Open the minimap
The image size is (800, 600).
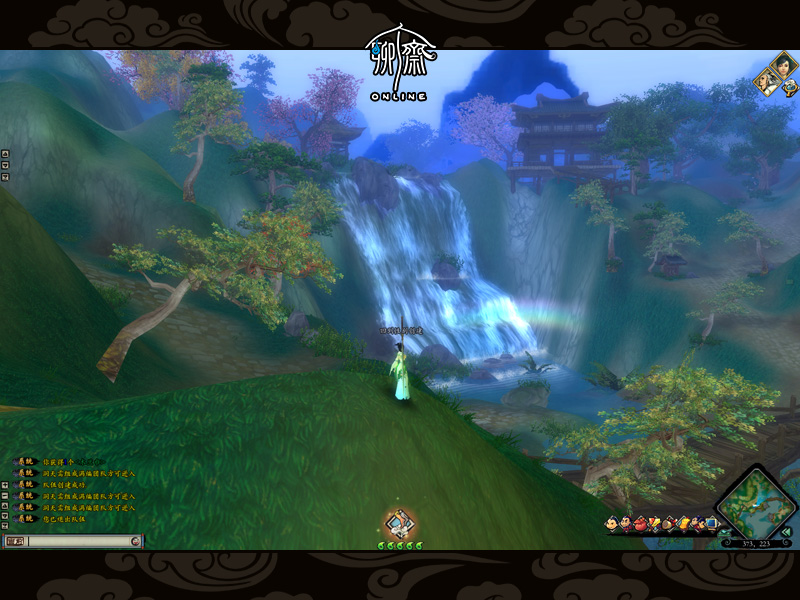point(752,502)
